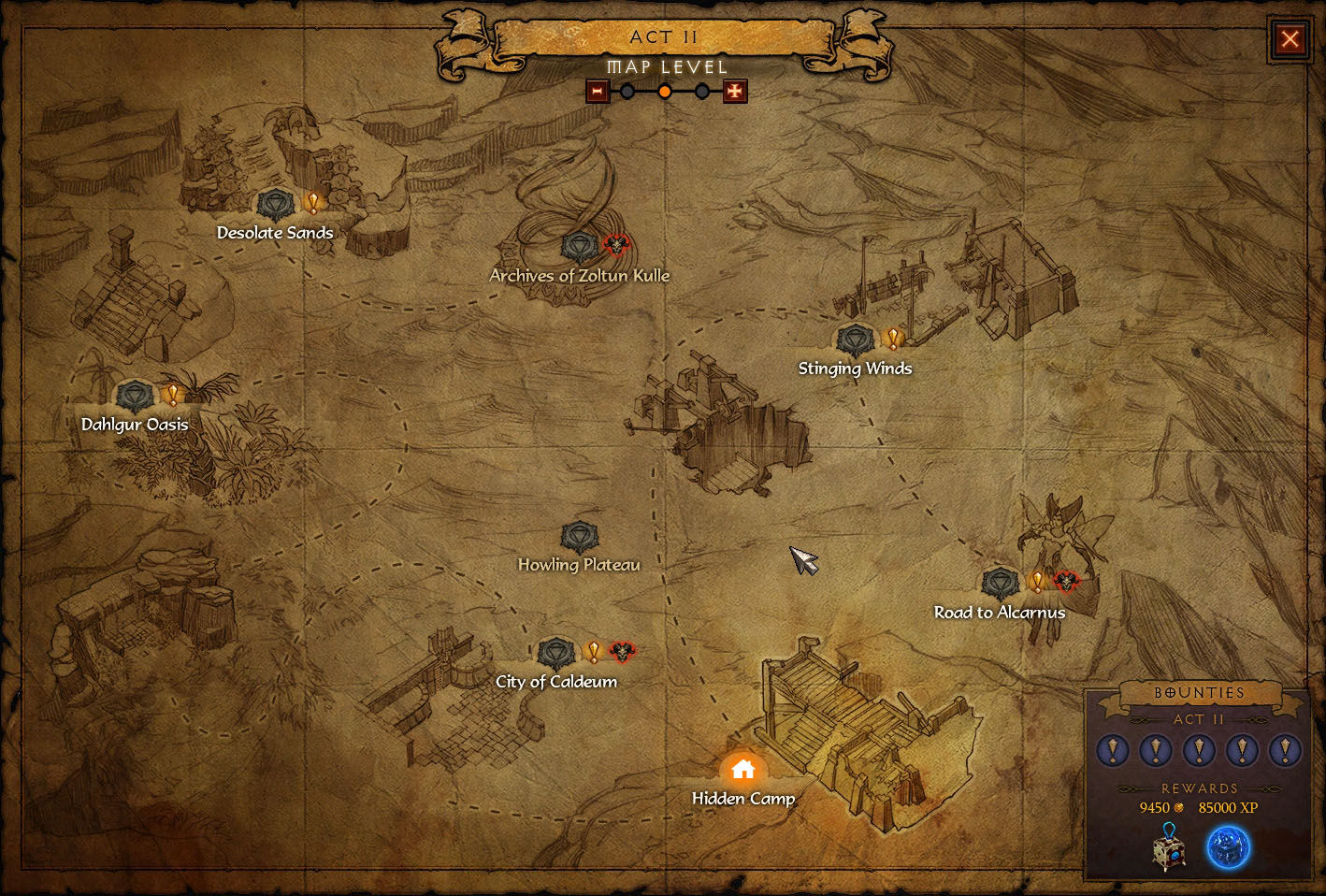Click the Archives of Zoltun Kulle boss marker
This screenshot has width=1326, height=896.
(616, 246)
